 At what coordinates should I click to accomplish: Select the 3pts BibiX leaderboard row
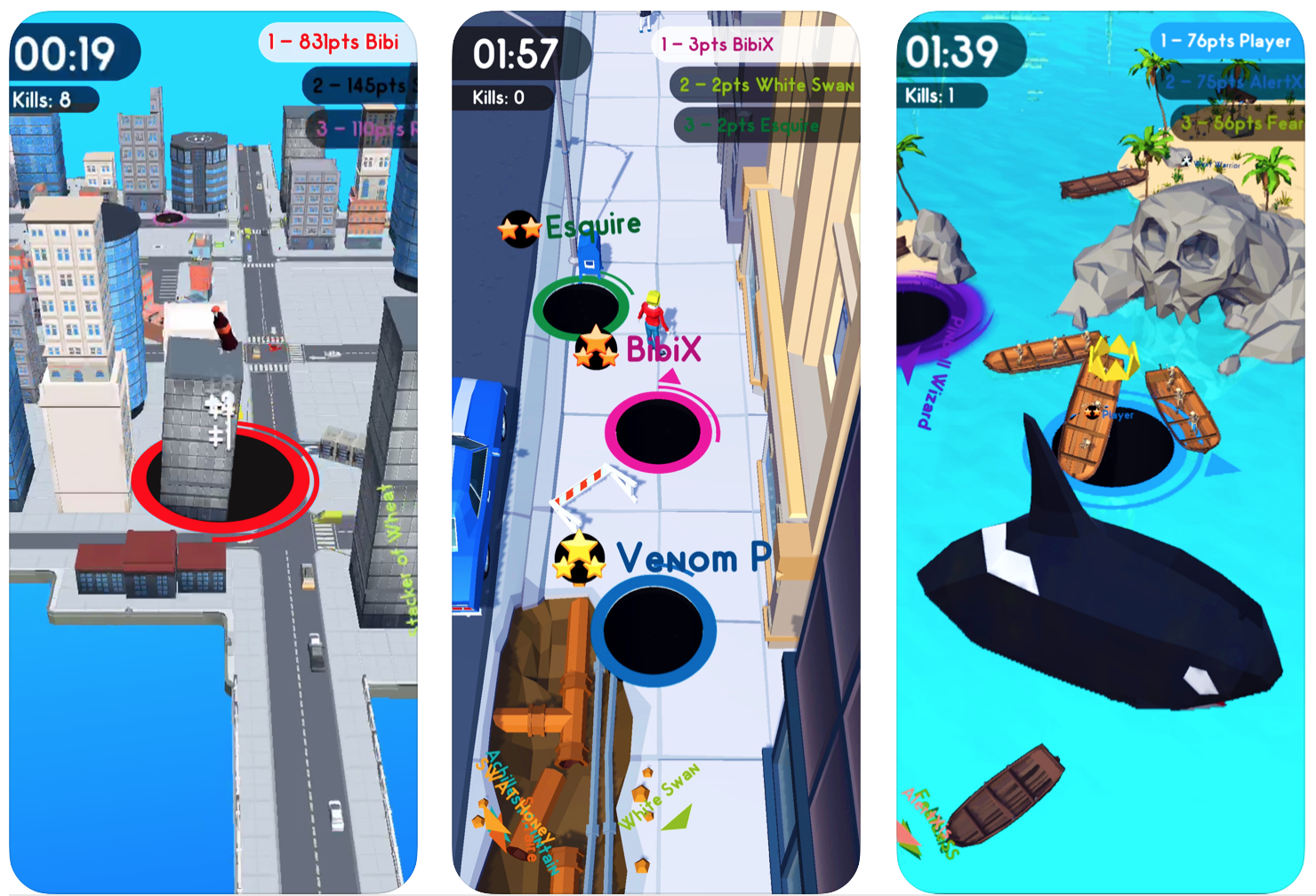point(754,44)
